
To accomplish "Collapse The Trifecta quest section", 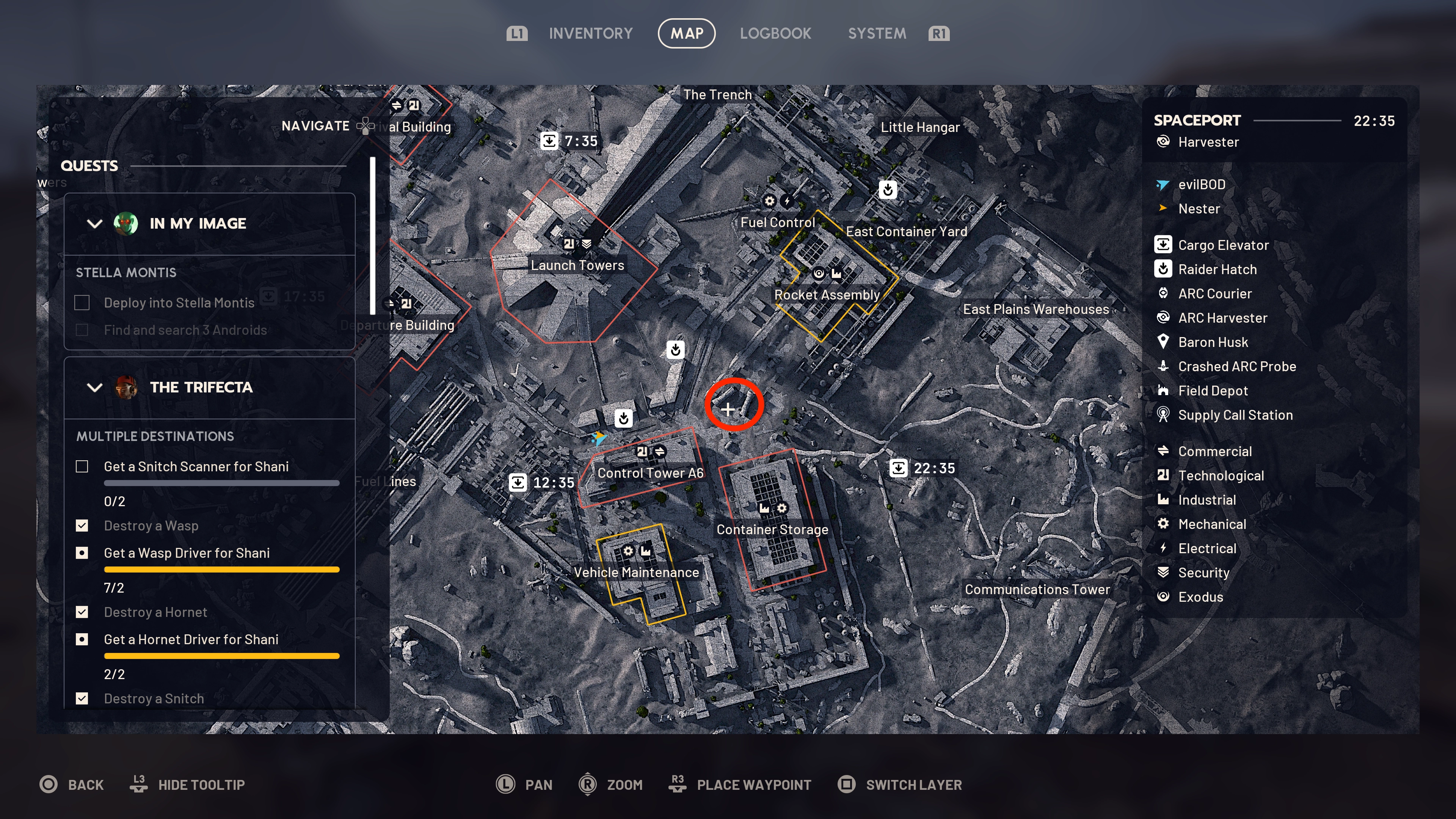I will [94, 388].
